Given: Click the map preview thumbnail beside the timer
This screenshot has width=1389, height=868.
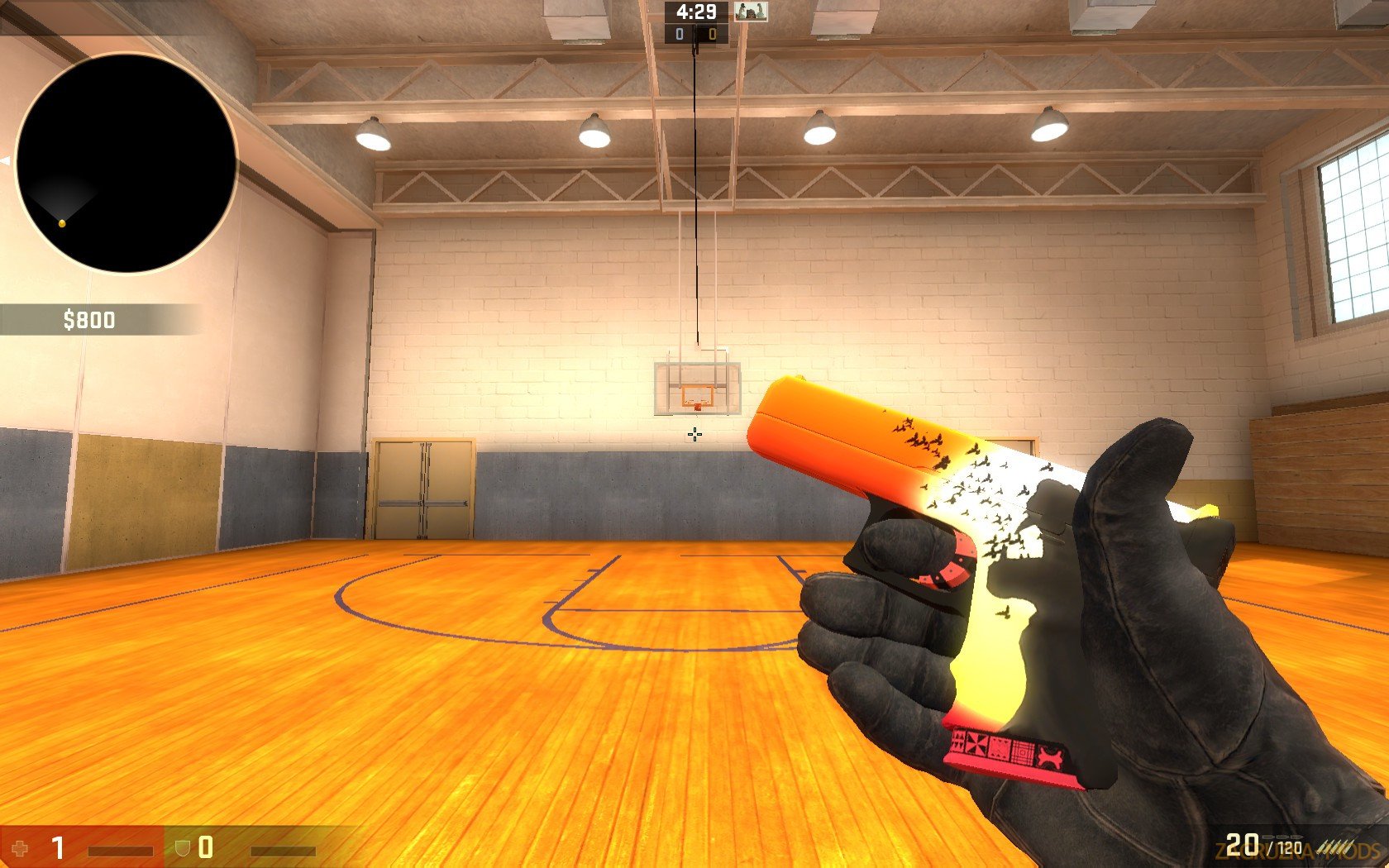Looking at the screenshot, I should pos(749,13).
